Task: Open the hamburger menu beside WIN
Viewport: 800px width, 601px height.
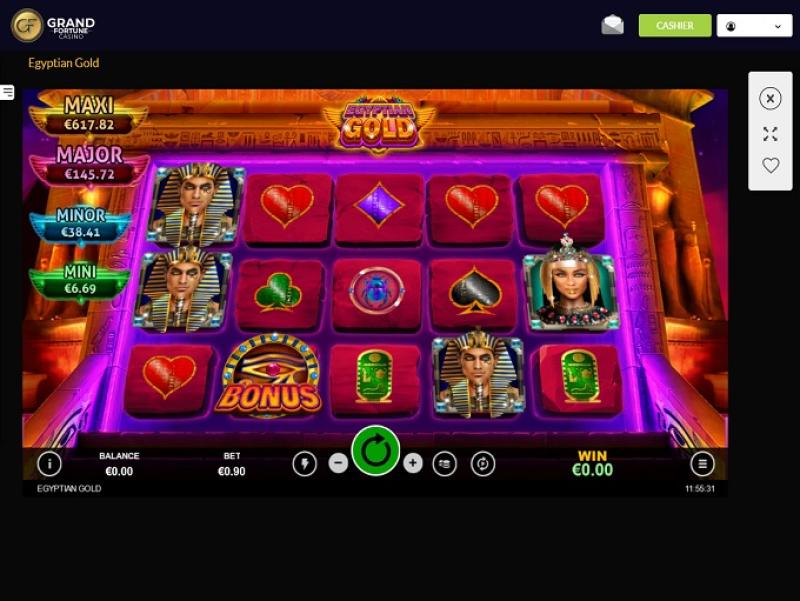Action: tap(702, 463)
